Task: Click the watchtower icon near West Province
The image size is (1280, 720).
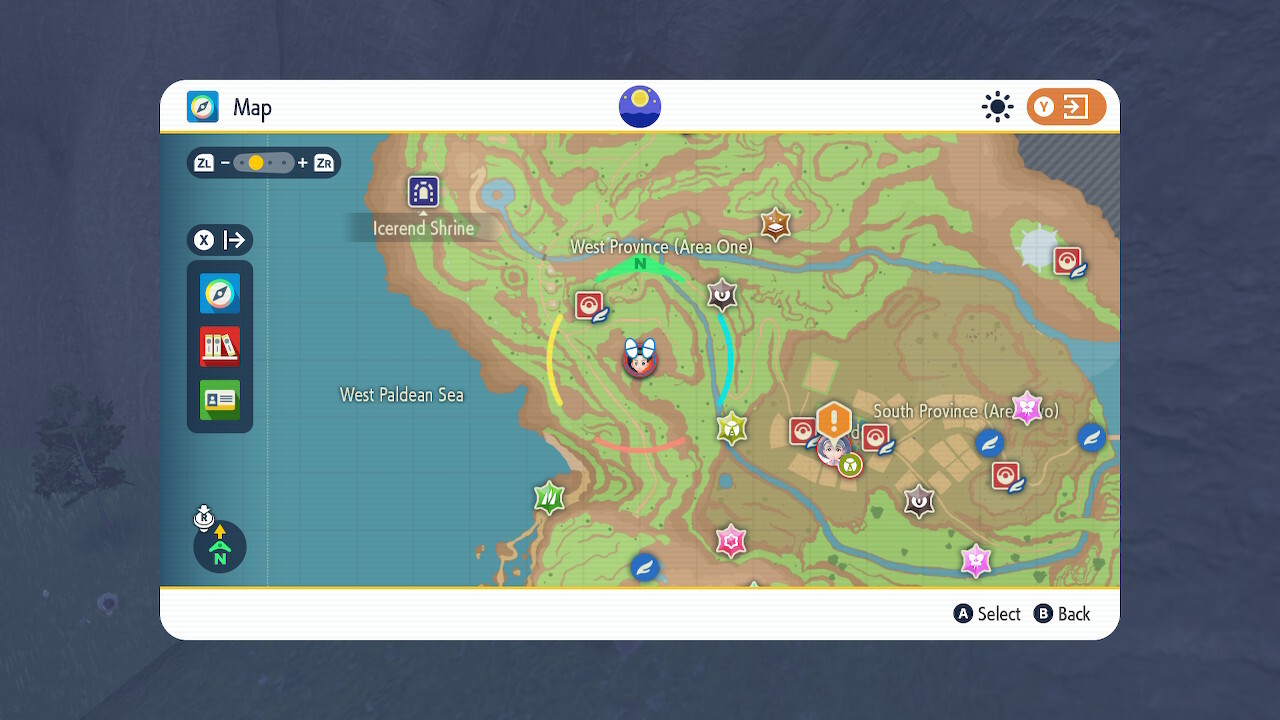Action: point(722,295)
